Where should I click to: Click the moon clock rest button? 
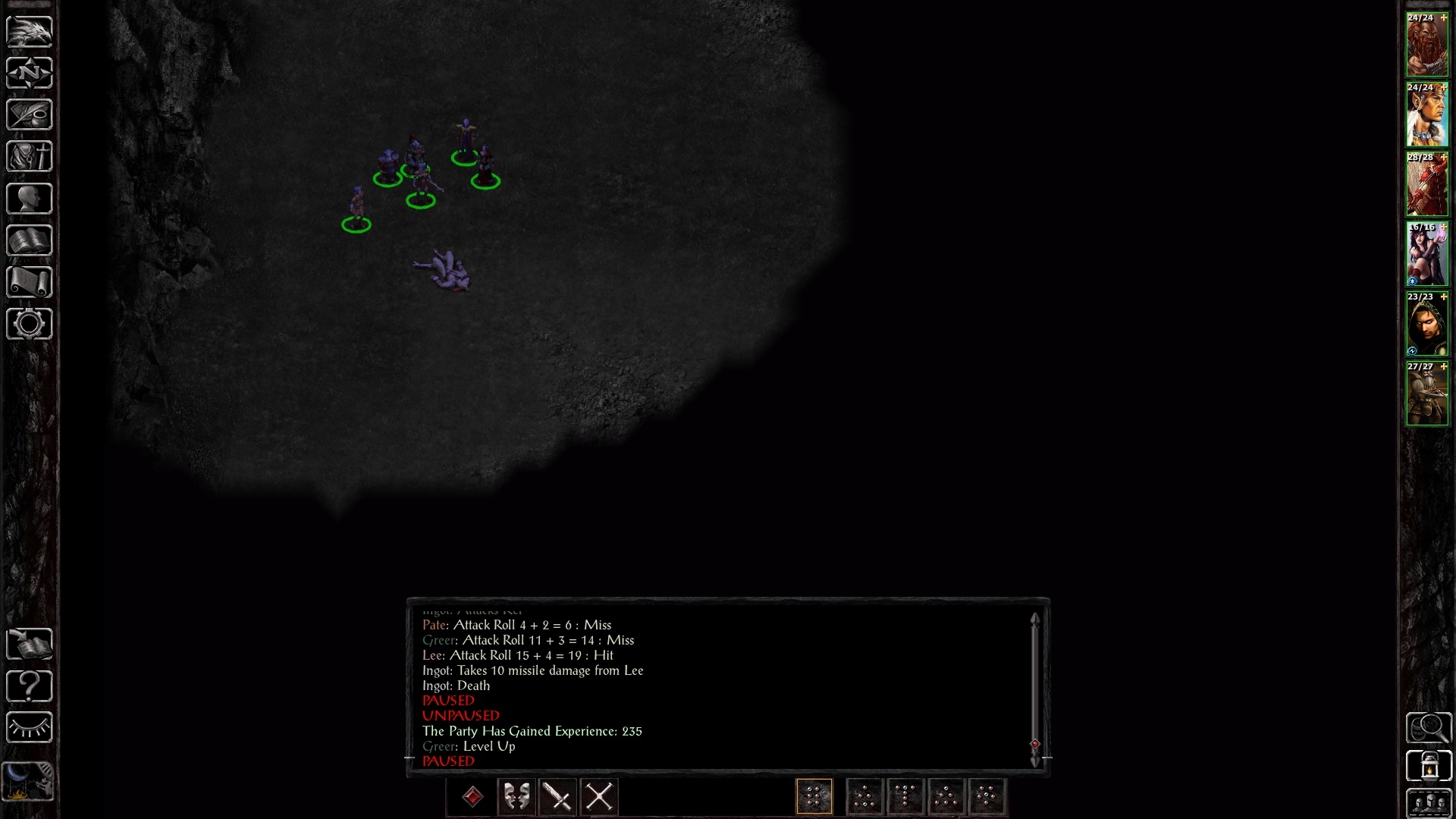(x=30, y=781)
